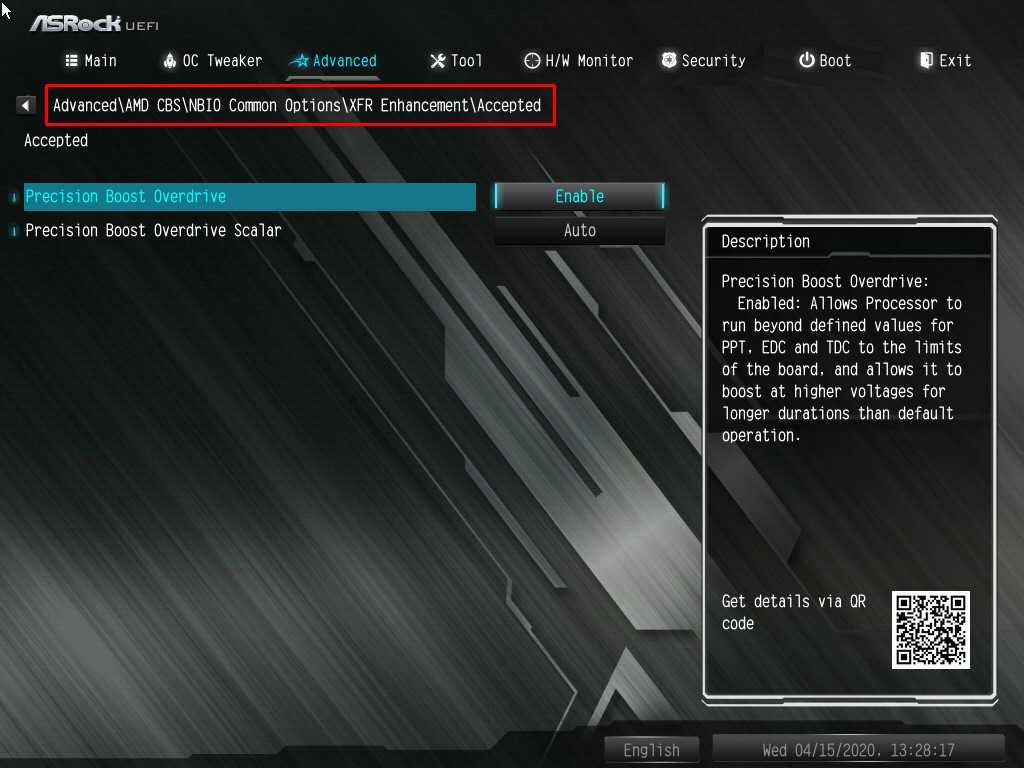Switch to the Boot tab

[x=825, y=61]
